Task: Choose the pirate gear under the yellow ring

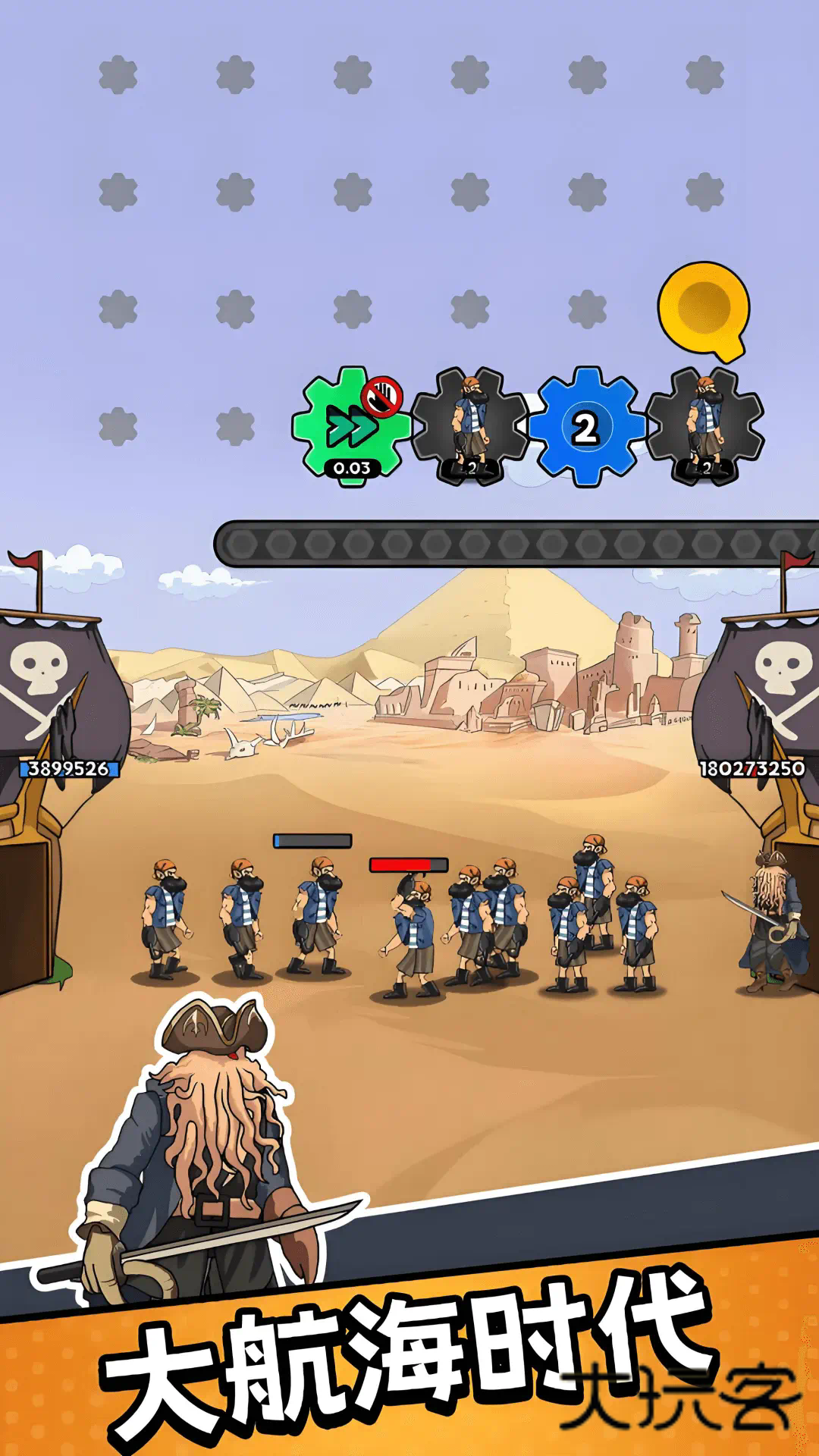Action: pos(704,427)
